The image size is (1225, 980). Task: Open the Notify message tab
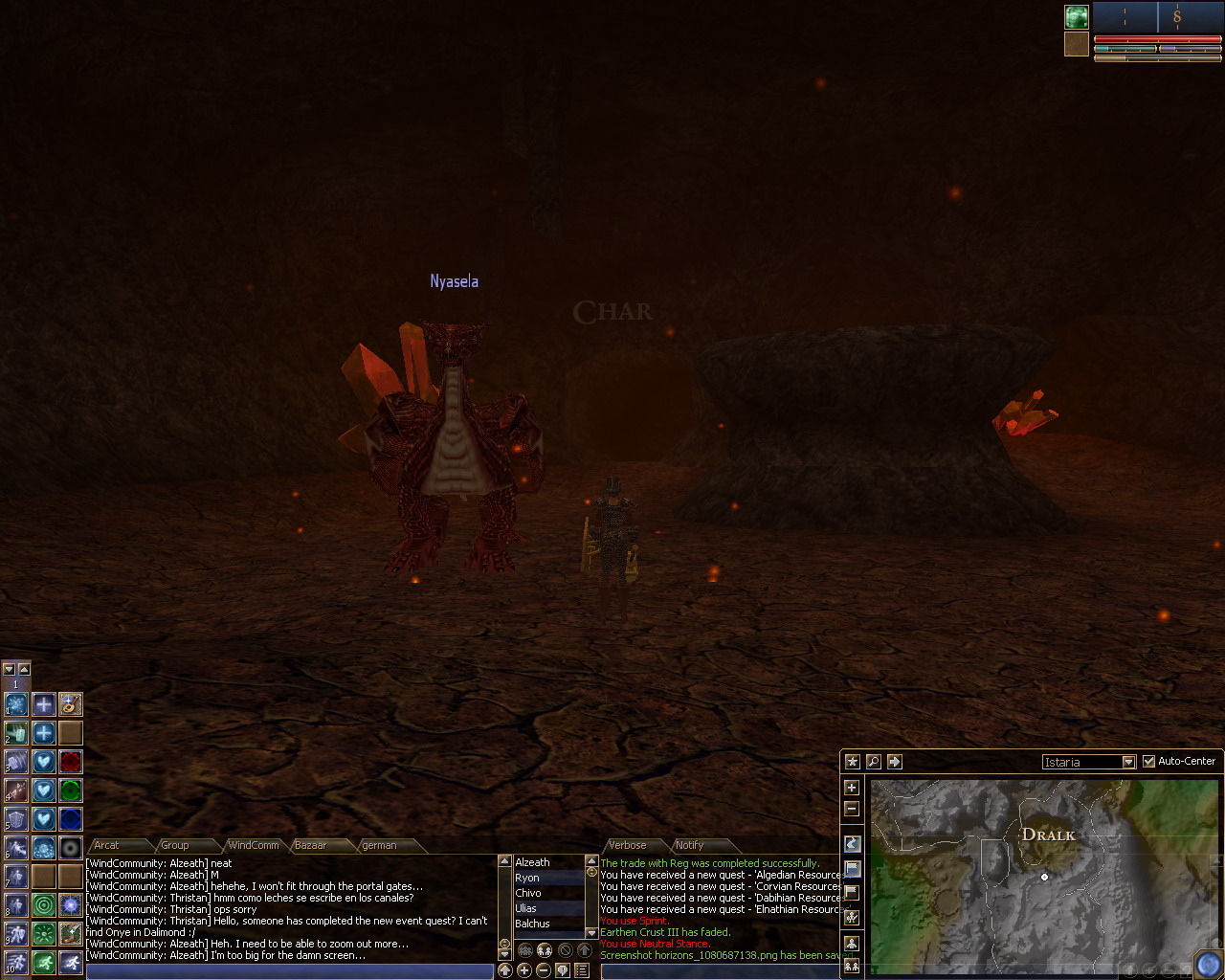click(689, 845)
